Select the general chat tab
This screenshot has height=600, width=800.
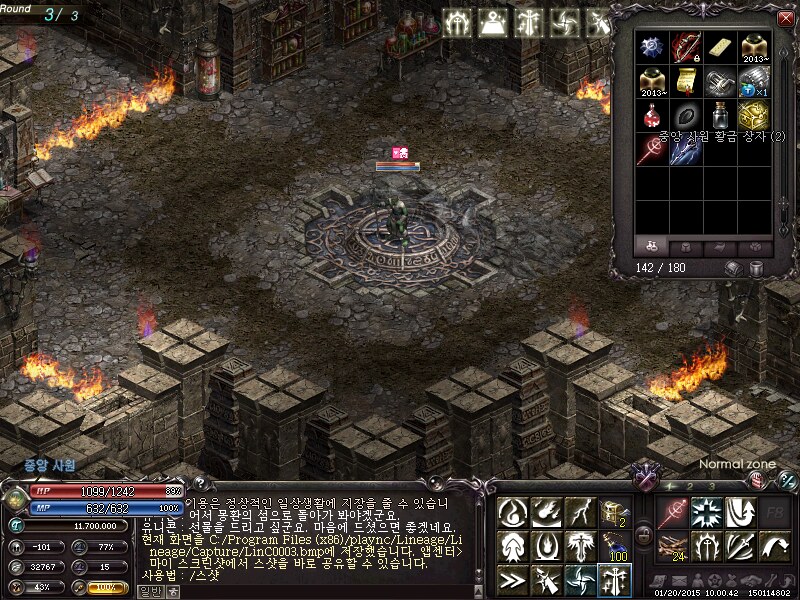coord(148,590)
